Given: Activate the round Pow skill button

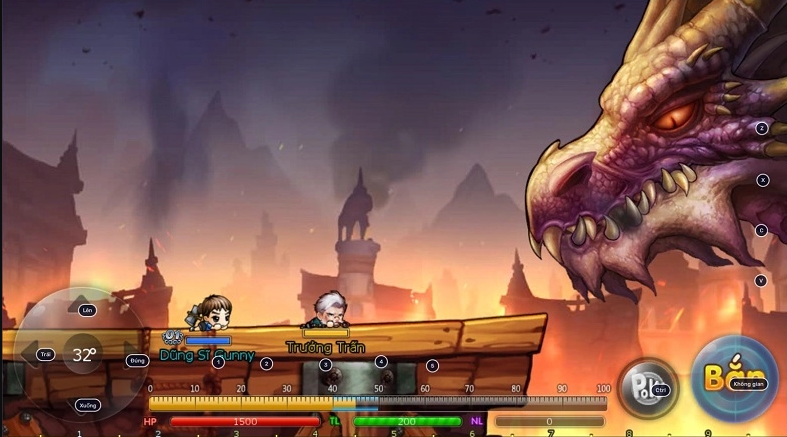Looking at the screenshot, I should pyautogui.click(x=646, y=386).
